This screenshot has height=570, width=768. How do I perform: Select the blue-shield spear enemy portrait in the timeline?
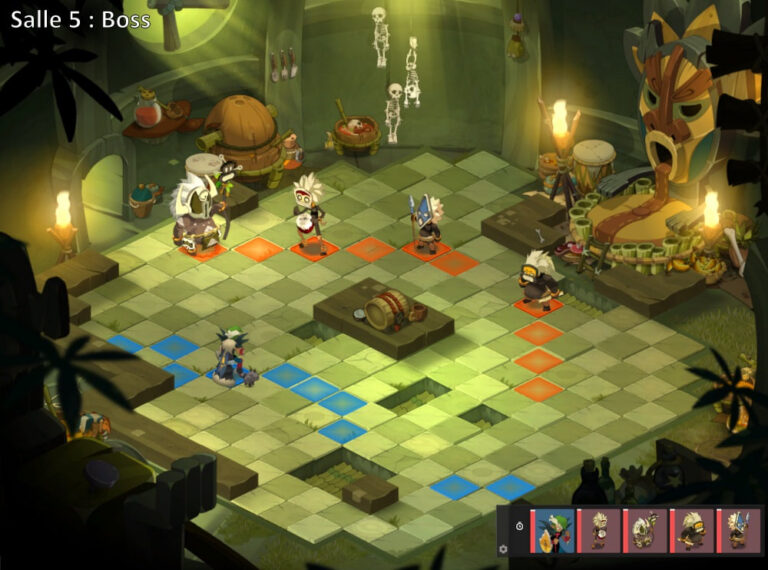pos(739,530)
